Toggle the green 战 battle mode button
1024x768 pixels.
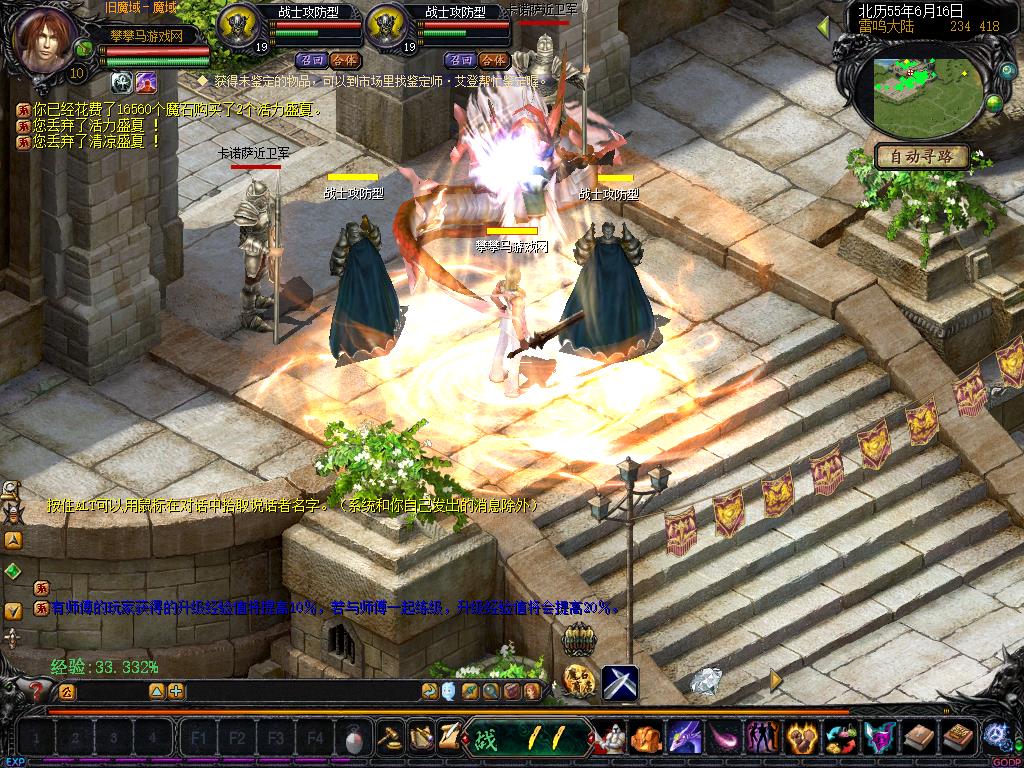(487, 739)
